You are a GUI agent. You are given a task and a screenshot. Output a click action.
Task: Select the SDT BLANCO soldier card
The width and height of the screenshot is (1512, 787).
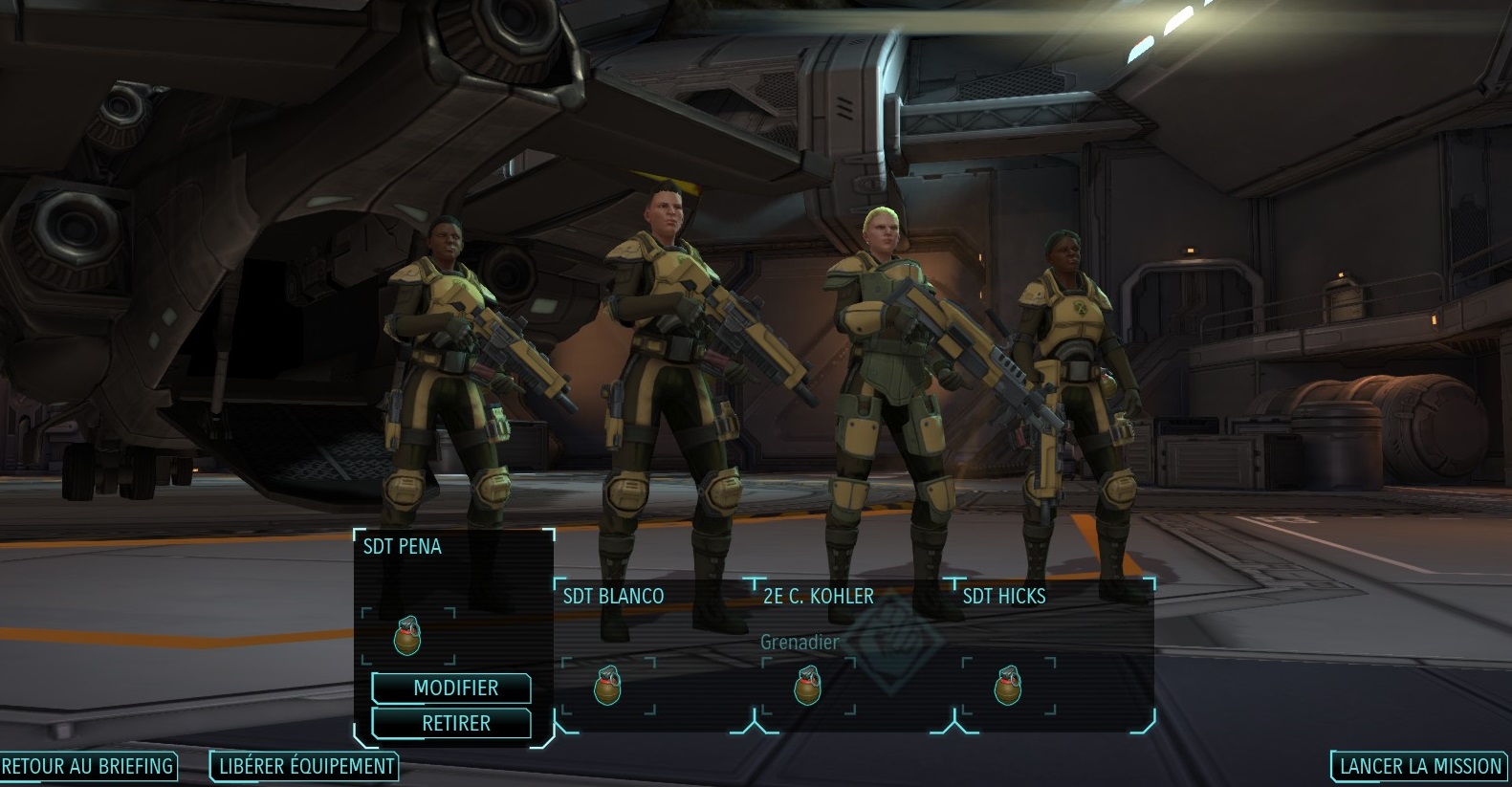point(614,597)
